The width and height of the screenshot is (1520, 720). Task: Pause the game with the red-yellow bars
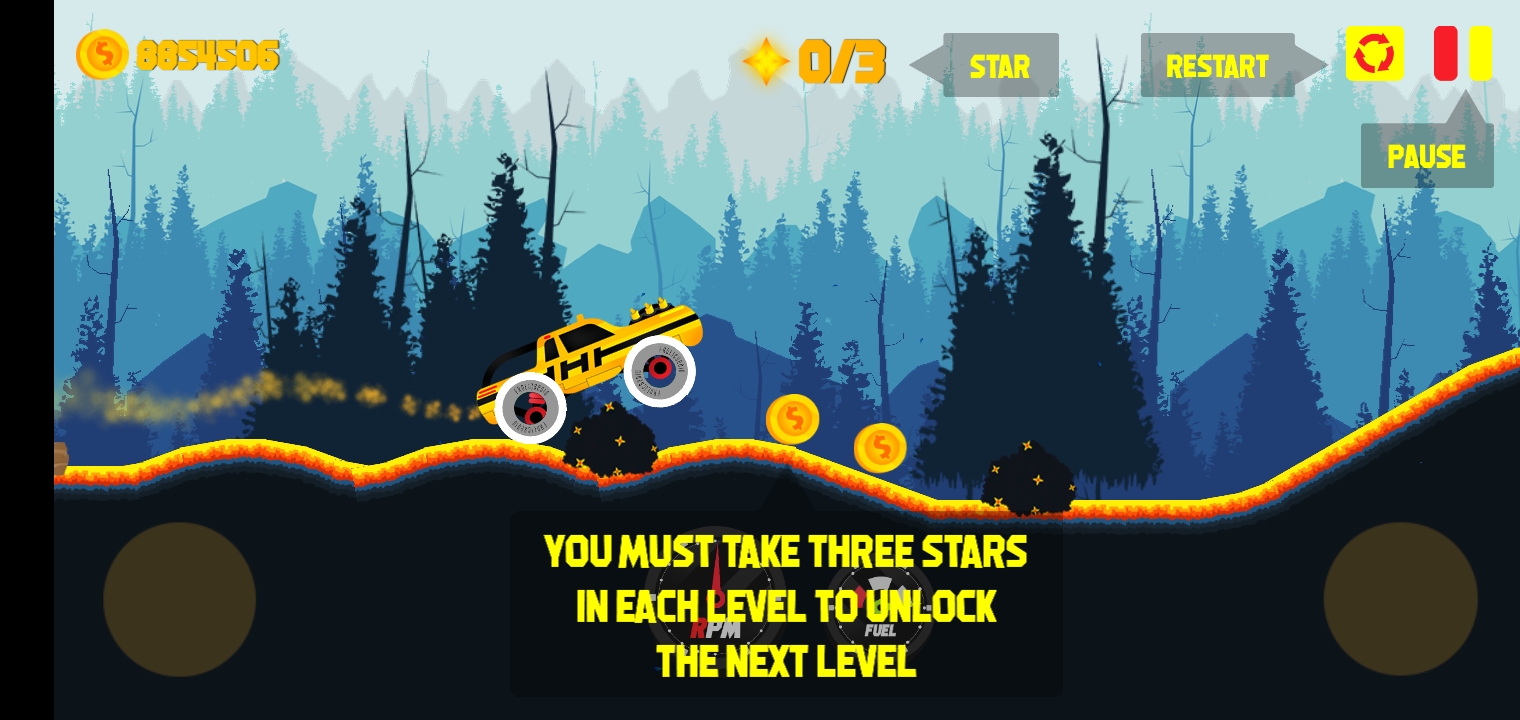pos(1462,53)
